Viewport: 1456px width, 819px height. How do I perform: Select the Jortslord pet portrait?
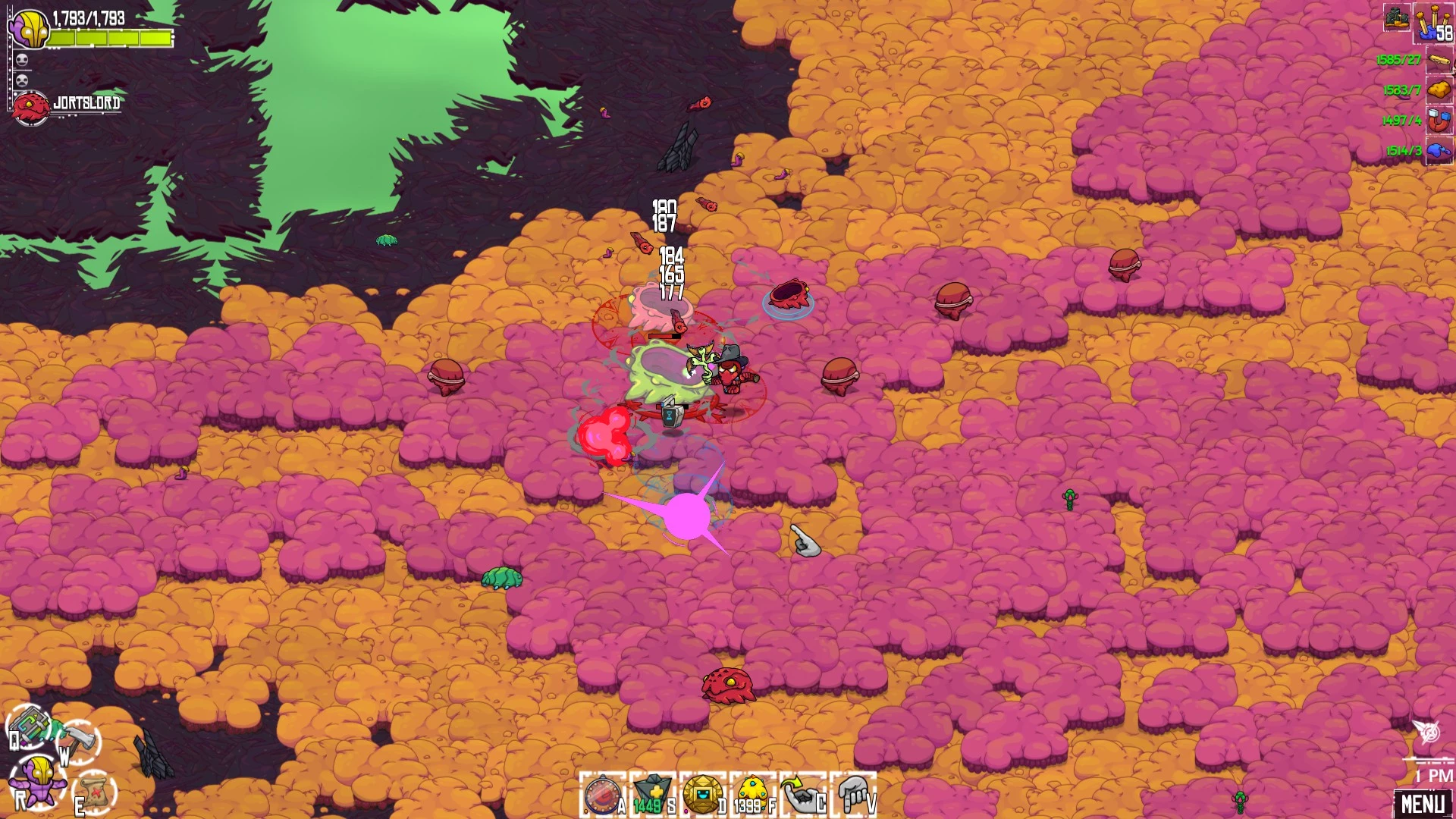(x=32, y=108)
